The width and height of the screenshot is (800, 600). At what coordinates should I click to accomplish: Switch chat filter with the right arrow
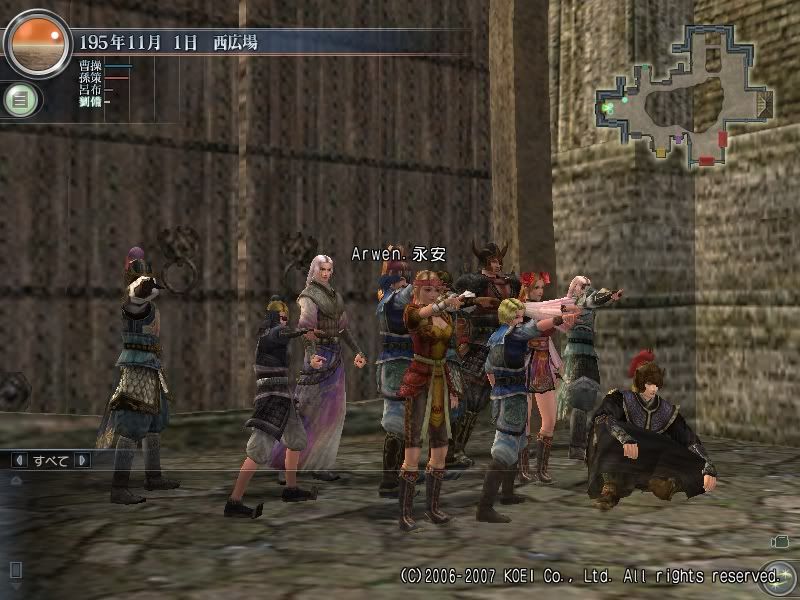[82, 461]
